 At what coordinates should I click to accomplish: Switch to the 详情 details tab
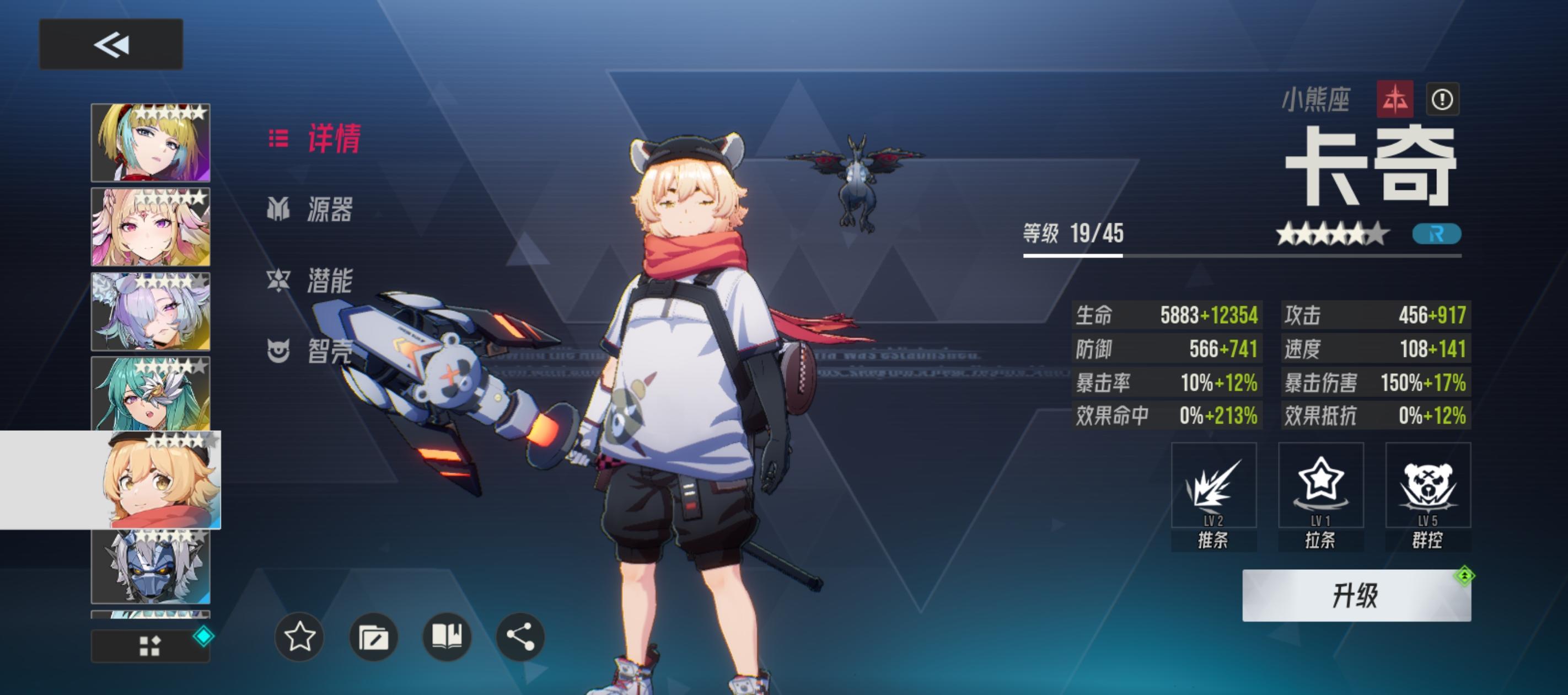[x=315, y=139]
